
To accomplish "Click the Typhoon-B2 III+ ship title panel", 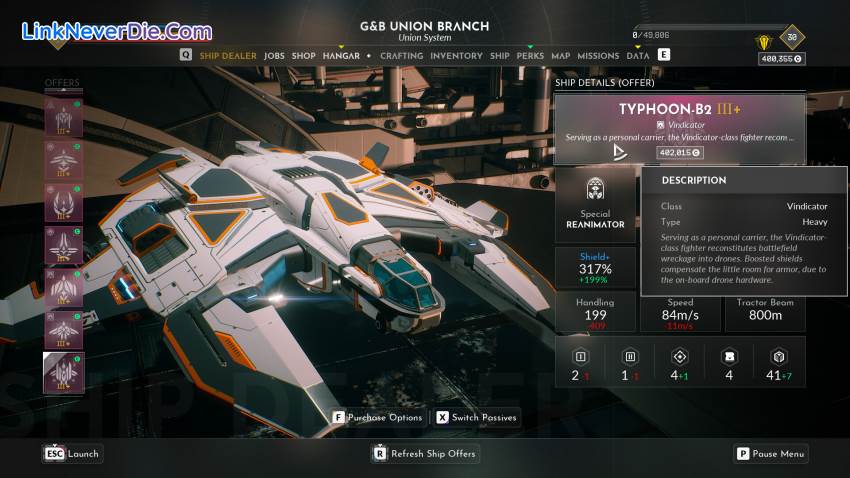I will coord(679,128).
